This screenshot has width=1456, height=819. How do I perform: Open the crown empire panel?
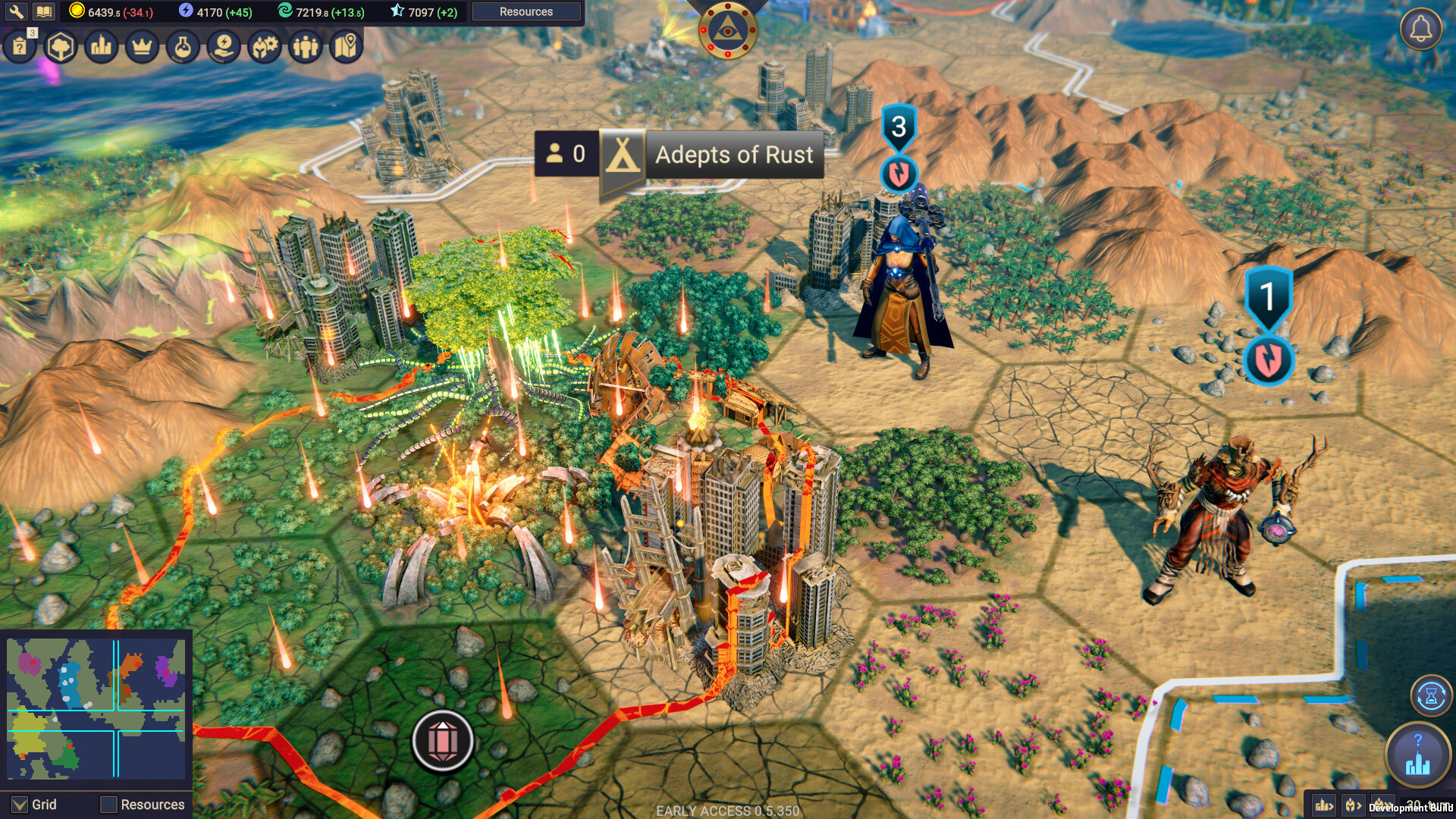pos(142,47)
